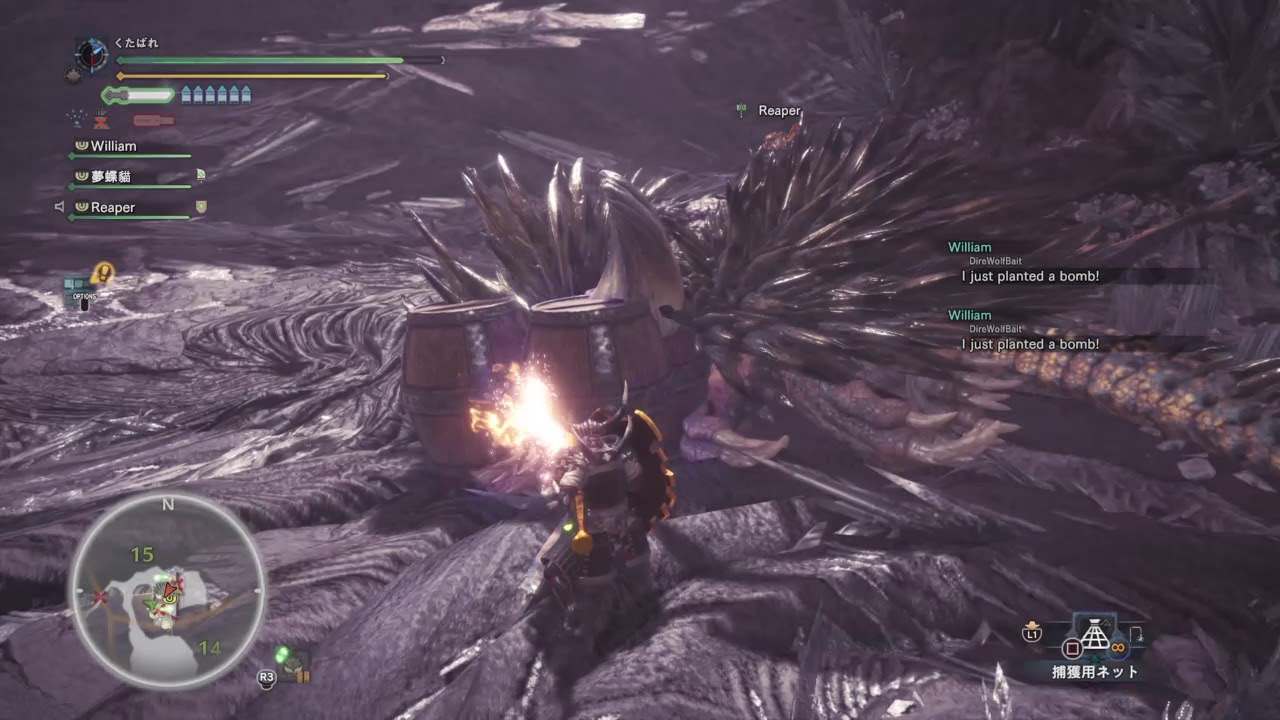The image size is (1280, 720).
Task: Click the sword sharpness gauge icon
Action: pyautogui.click(x=116, y=94)
